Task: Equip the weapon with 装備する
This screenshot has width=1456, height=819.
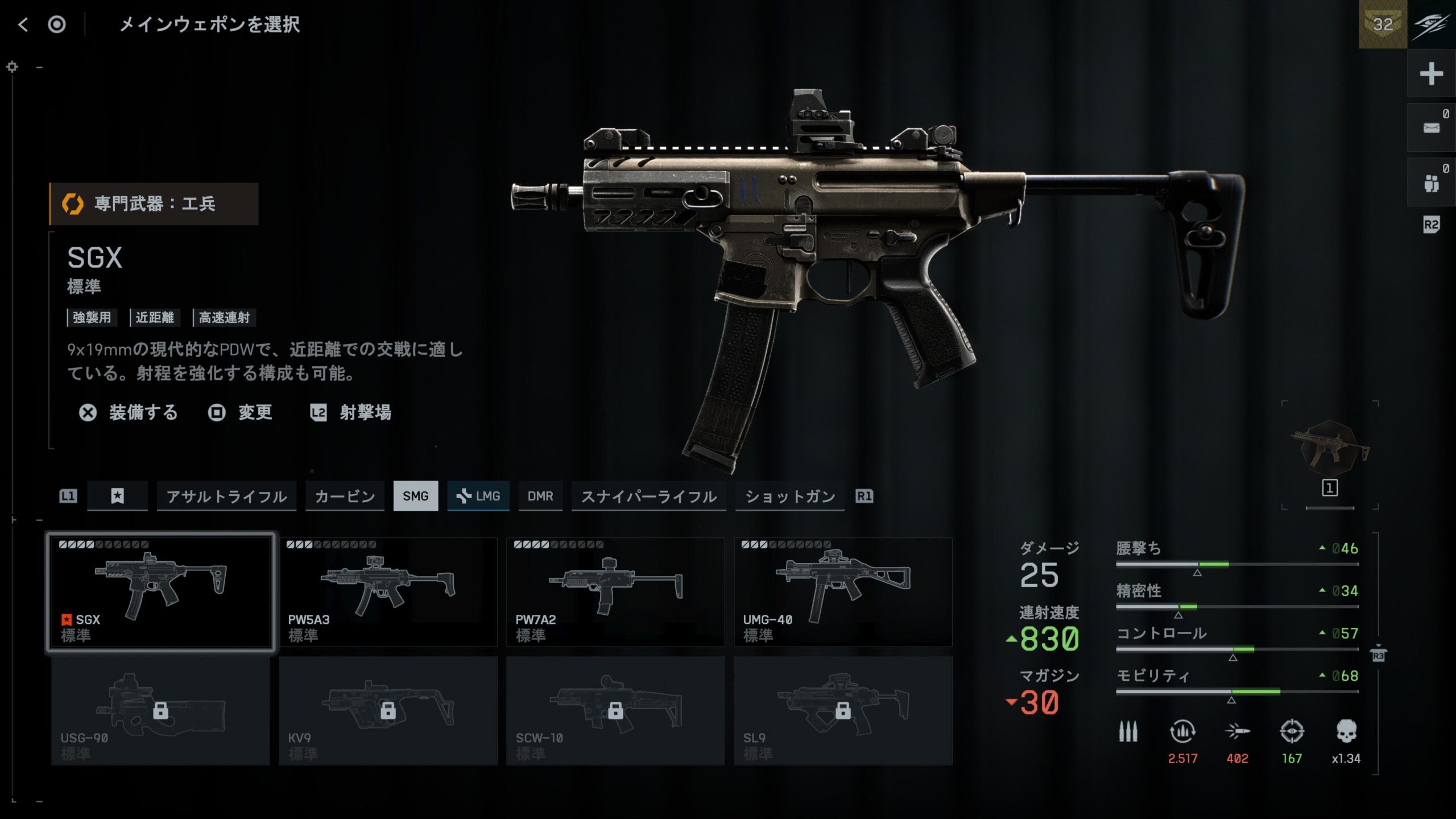Action: coord(129,412)
